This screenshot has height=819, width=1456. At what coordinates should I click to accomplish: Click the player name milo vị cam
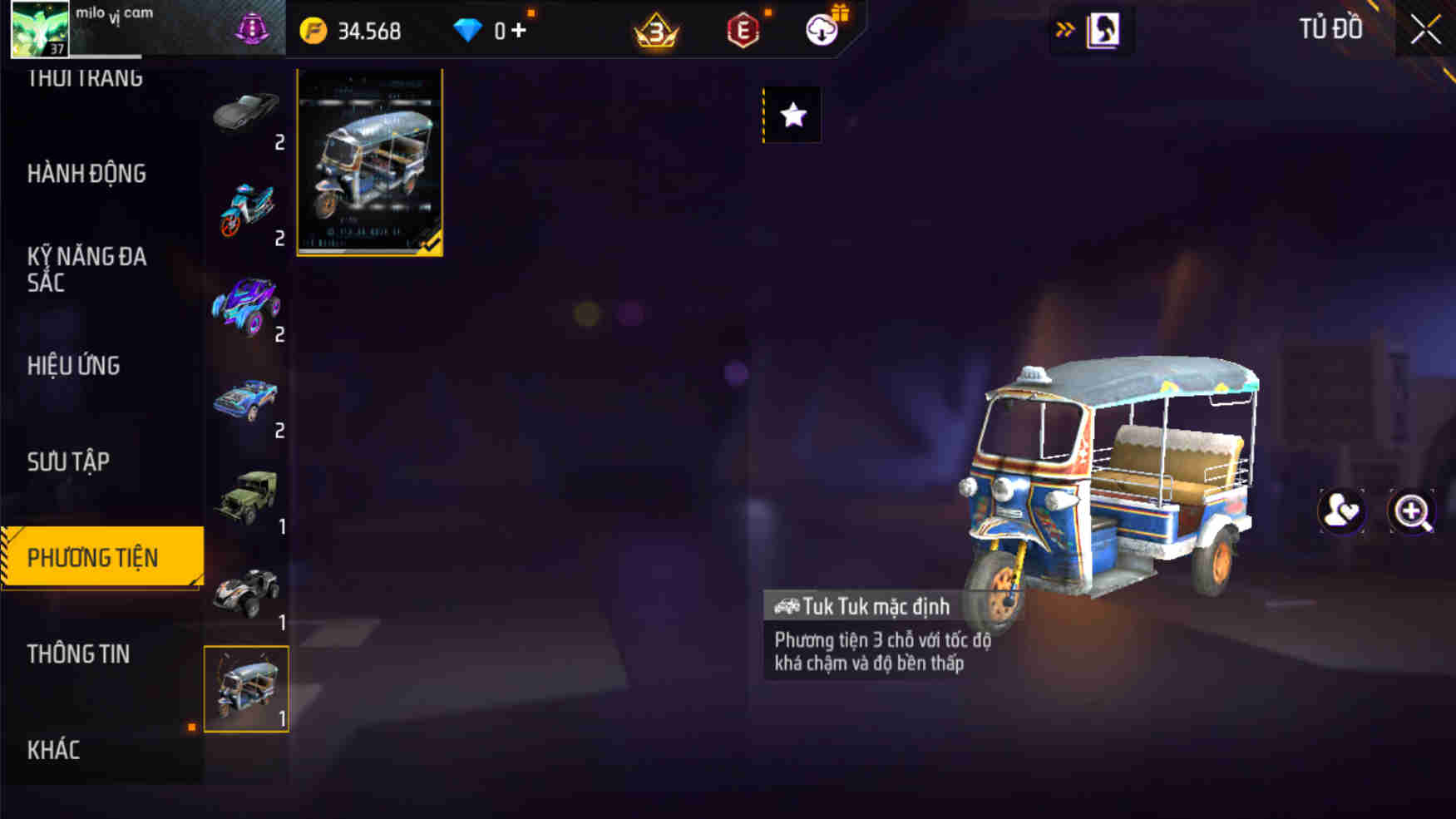point(112,17)
